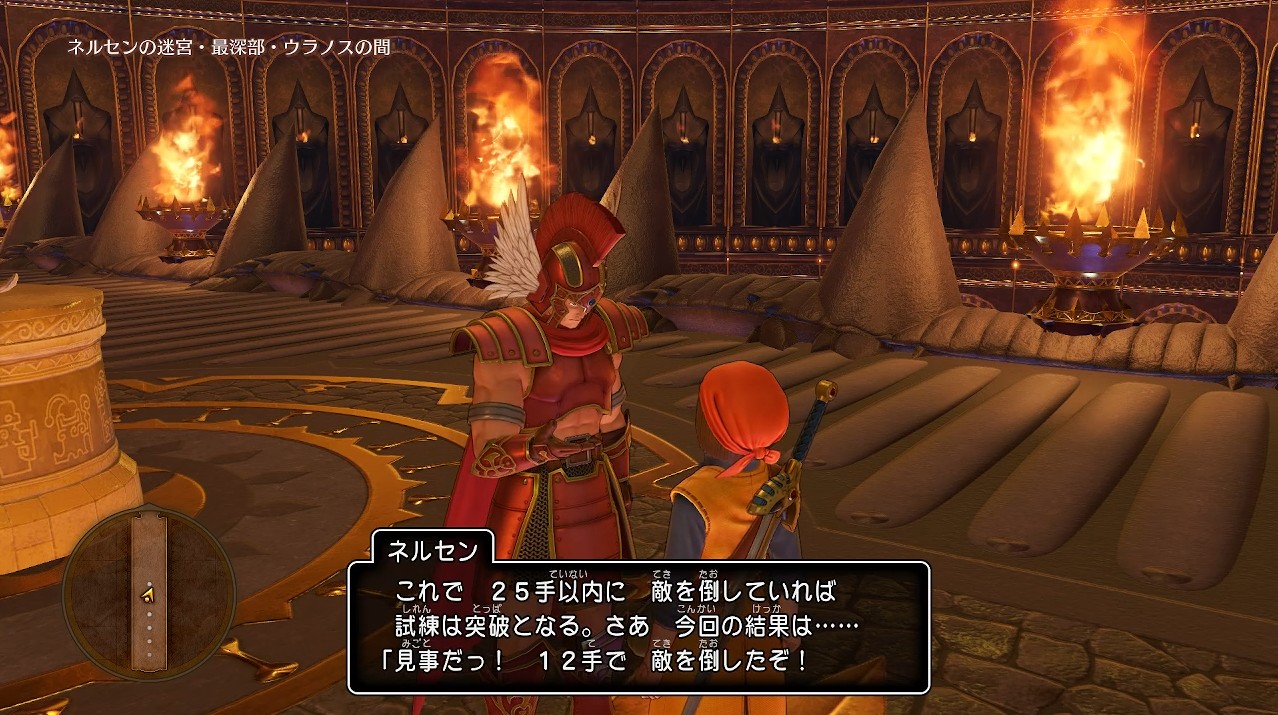Advance Nelsen's dialogue box
This screenshot has height=715, width=1278.
point(638,627)
